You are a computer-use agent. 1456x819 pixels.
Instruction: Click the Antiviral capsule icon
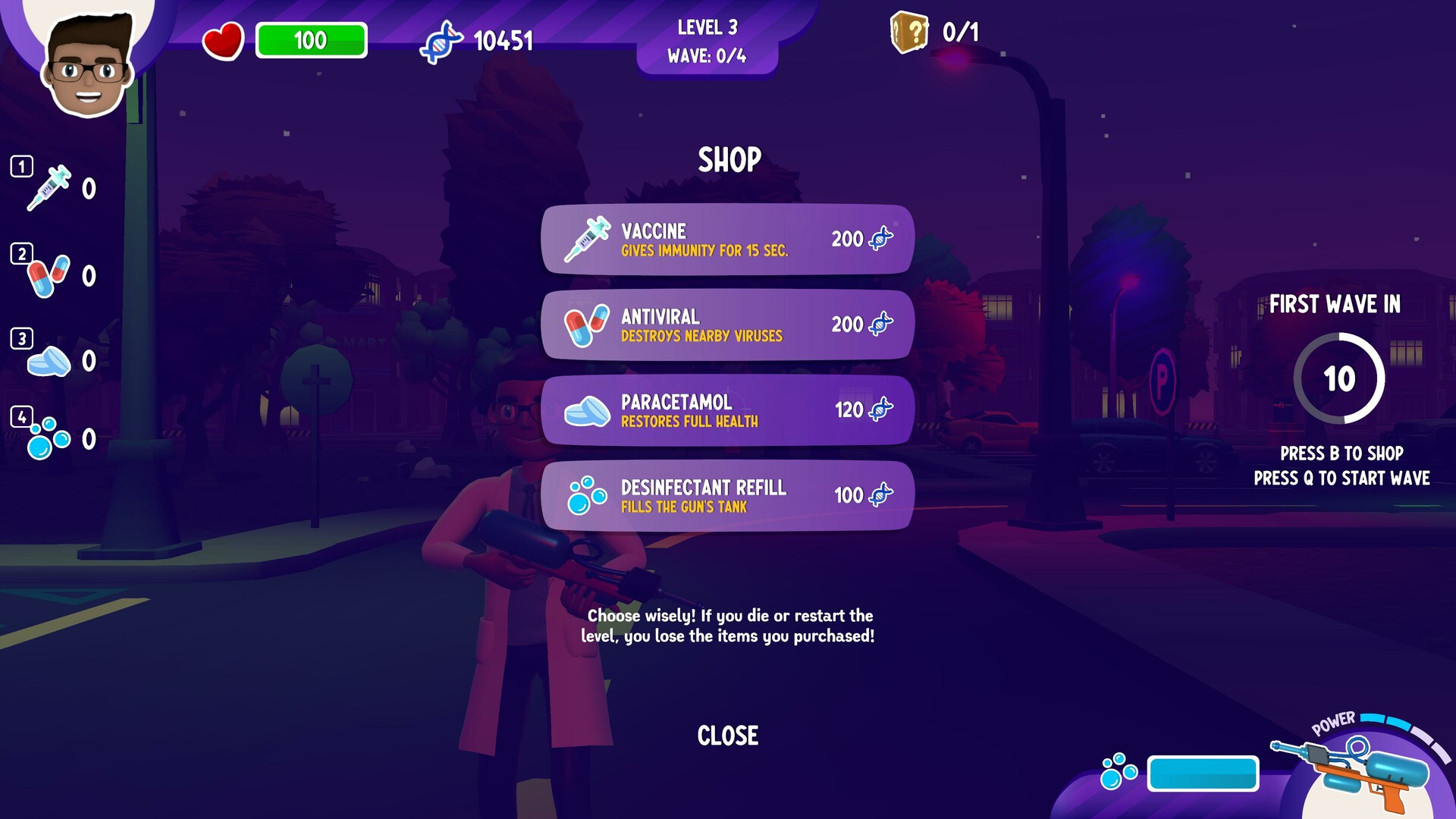pyautogui.click(x=588, y=325)
